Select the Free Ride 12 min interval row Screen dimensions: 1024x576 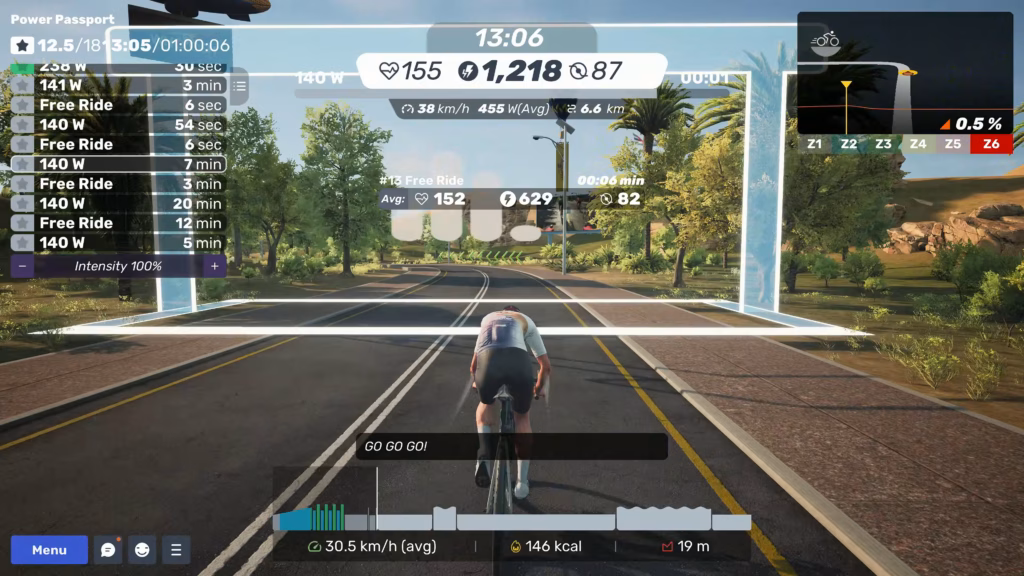(x=118, y=223)
